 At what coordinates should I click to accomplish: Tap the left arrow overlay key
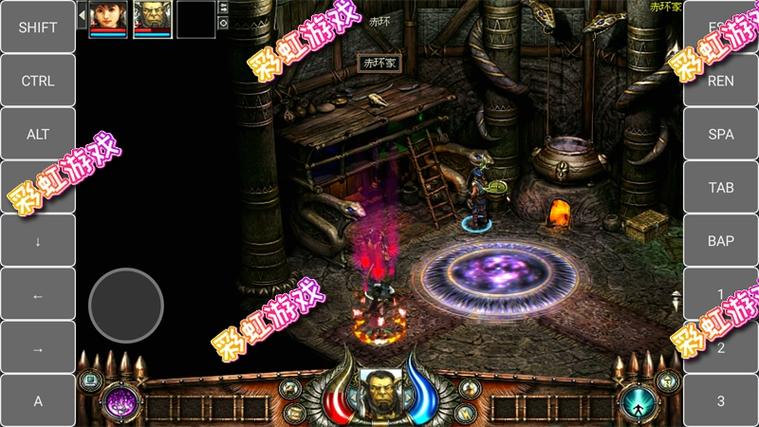point(37,295)
